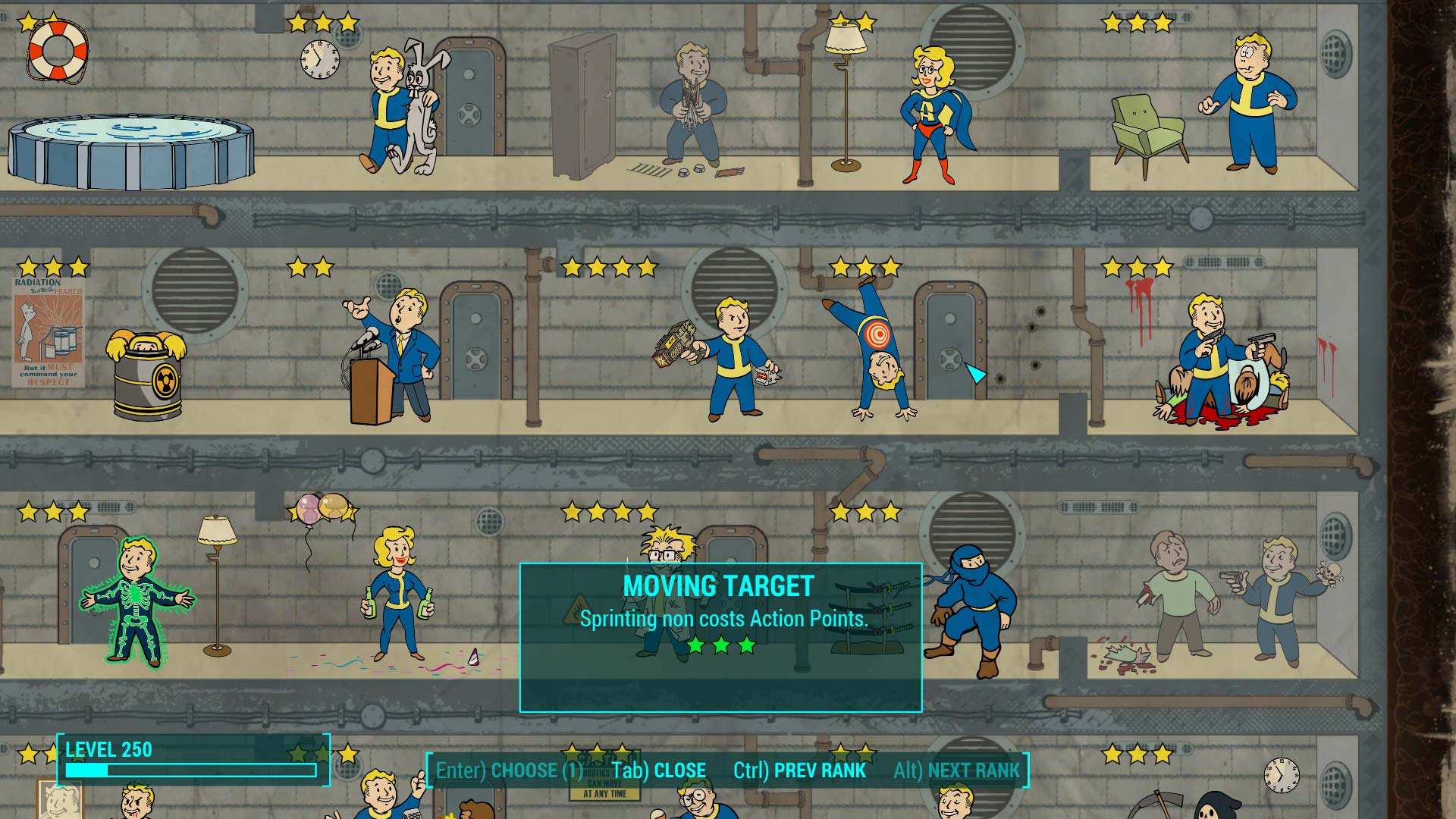The image size is (1456, 819).
Task: Select the Local Leader podium perk
Action: 394,356
